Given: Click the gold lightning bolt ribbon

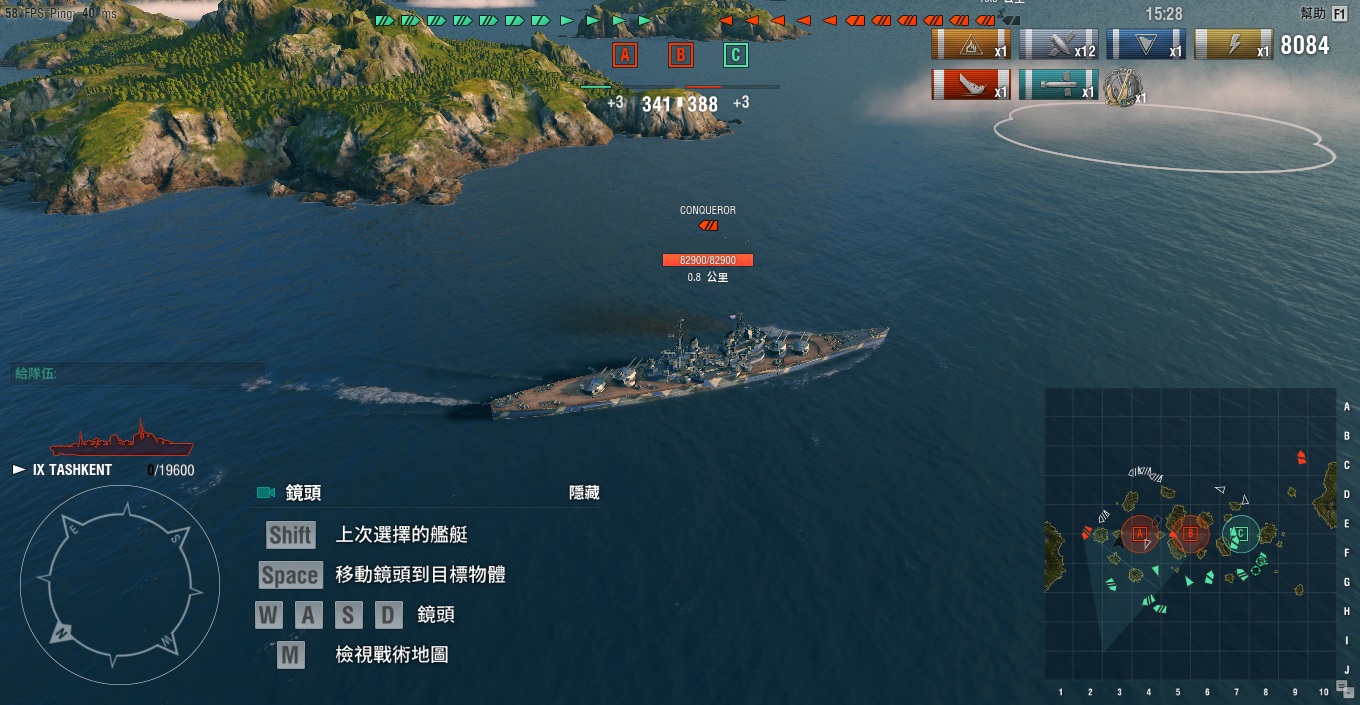Looking at the screenshot, I should pyautogui.click(x=1233, y=45).
